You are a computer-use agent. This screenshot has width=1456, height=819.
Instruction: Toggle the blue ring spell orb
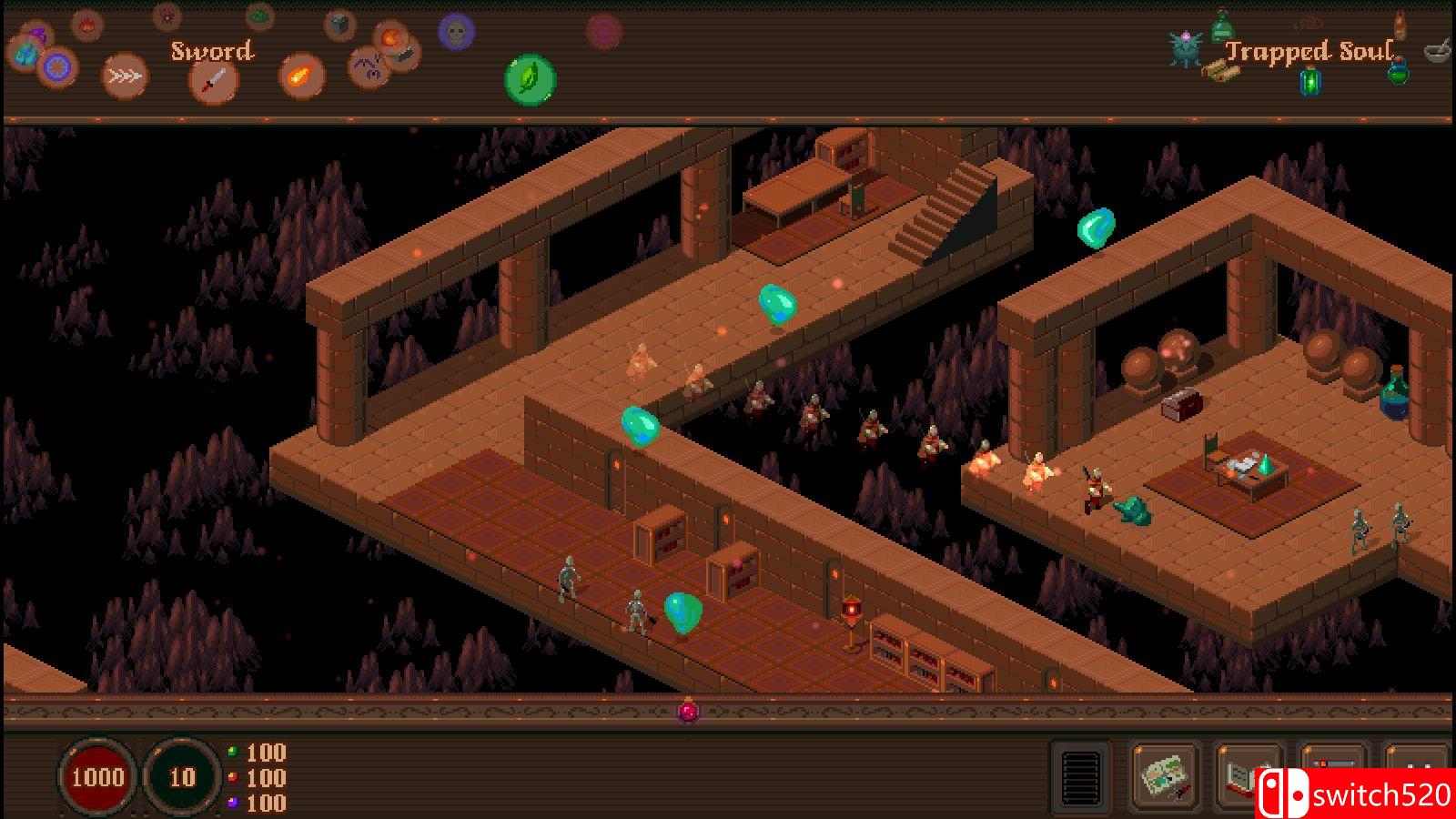(x=58, y=66)
